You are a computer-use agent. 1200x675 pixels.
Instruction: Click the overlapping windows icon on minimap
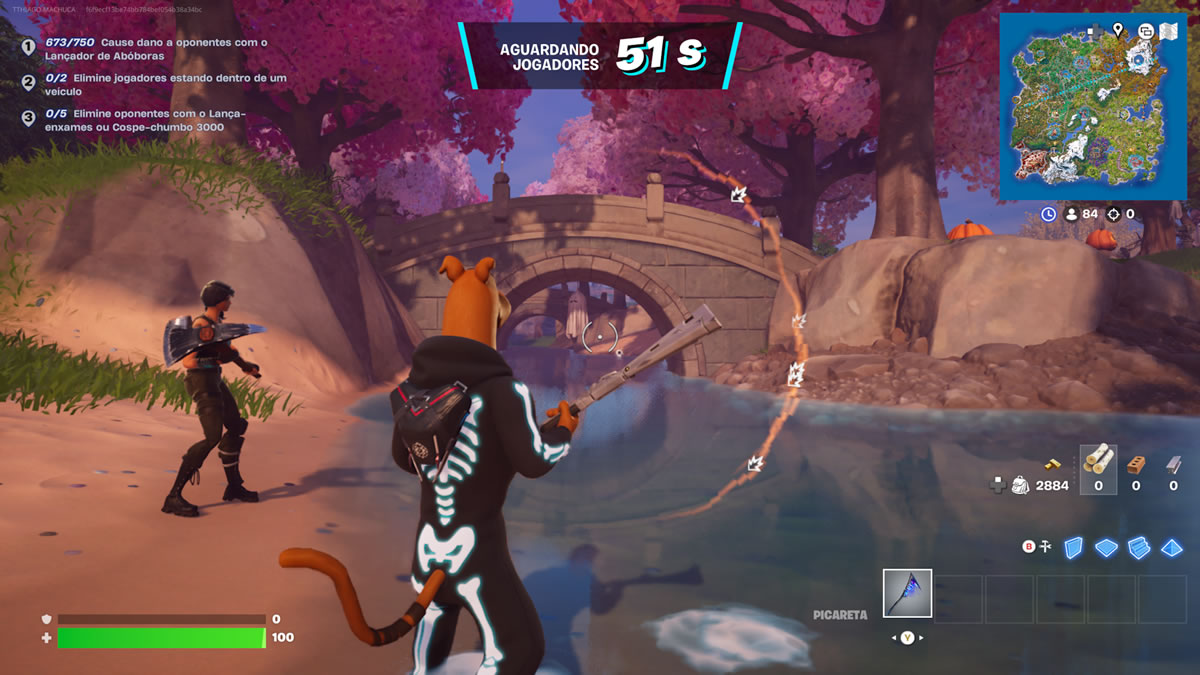[1144, 31]
